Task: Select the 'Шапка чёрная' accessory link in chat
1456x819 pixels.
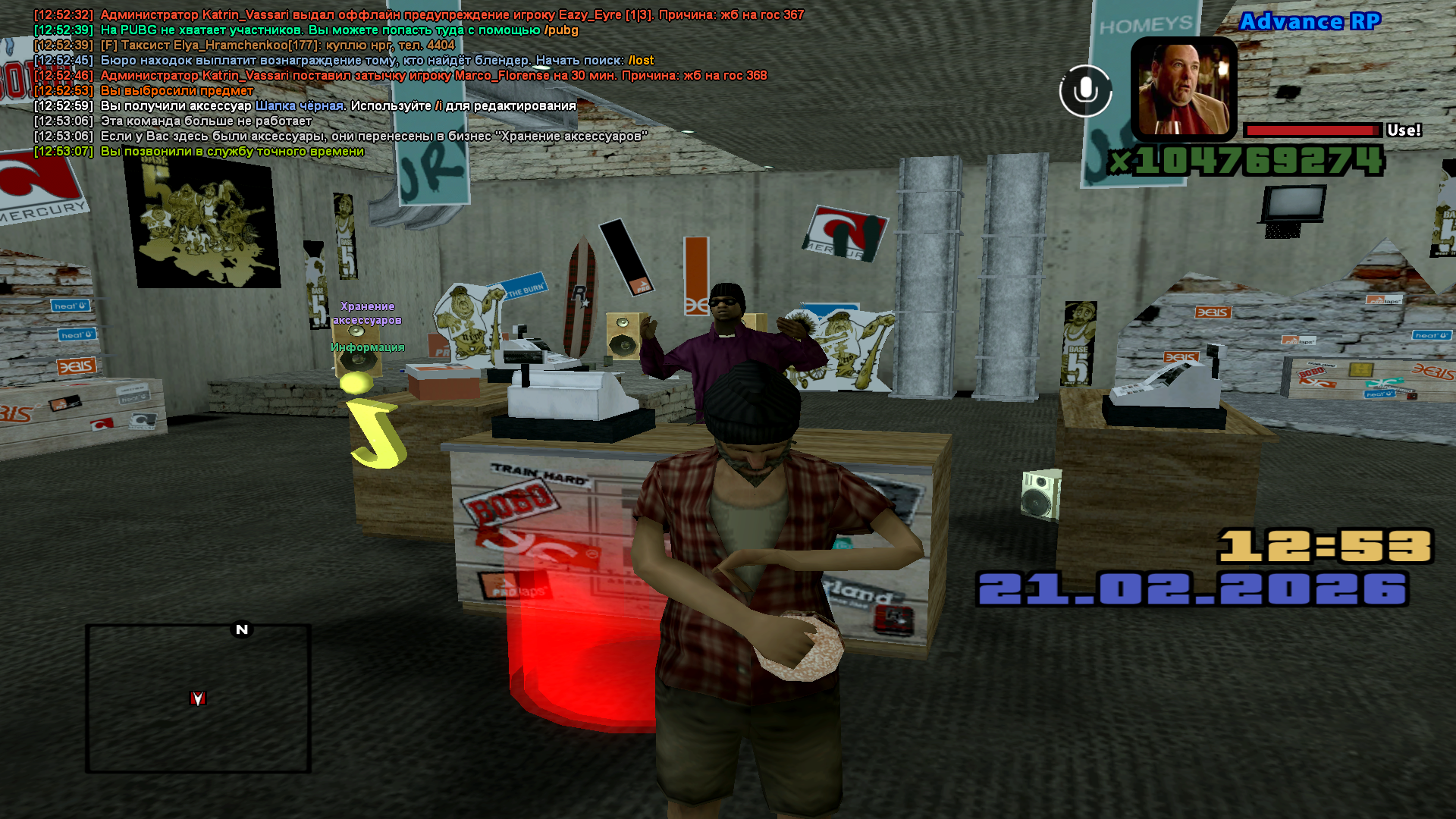Action: pyautogui.click(x=299, y=106)
